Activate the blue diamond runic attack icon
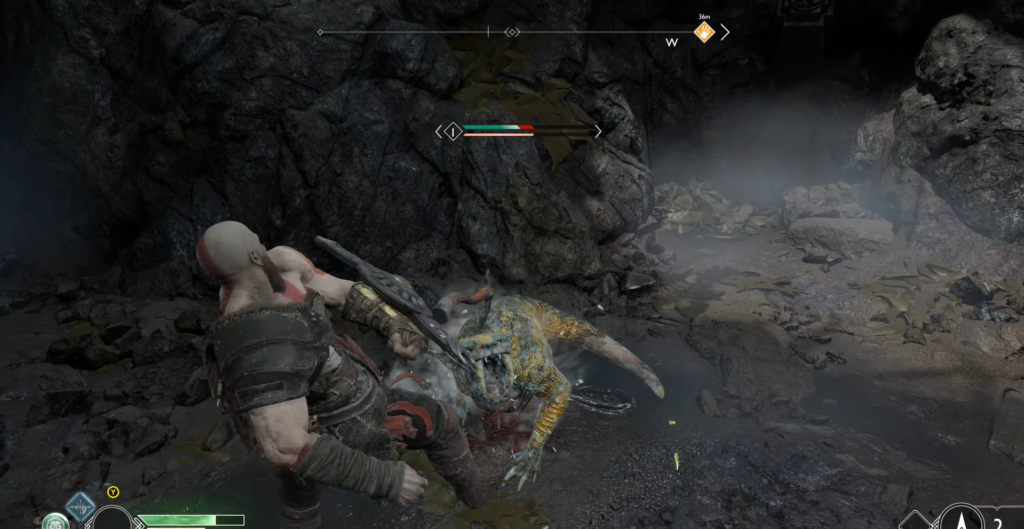 [x=80, y=505]
